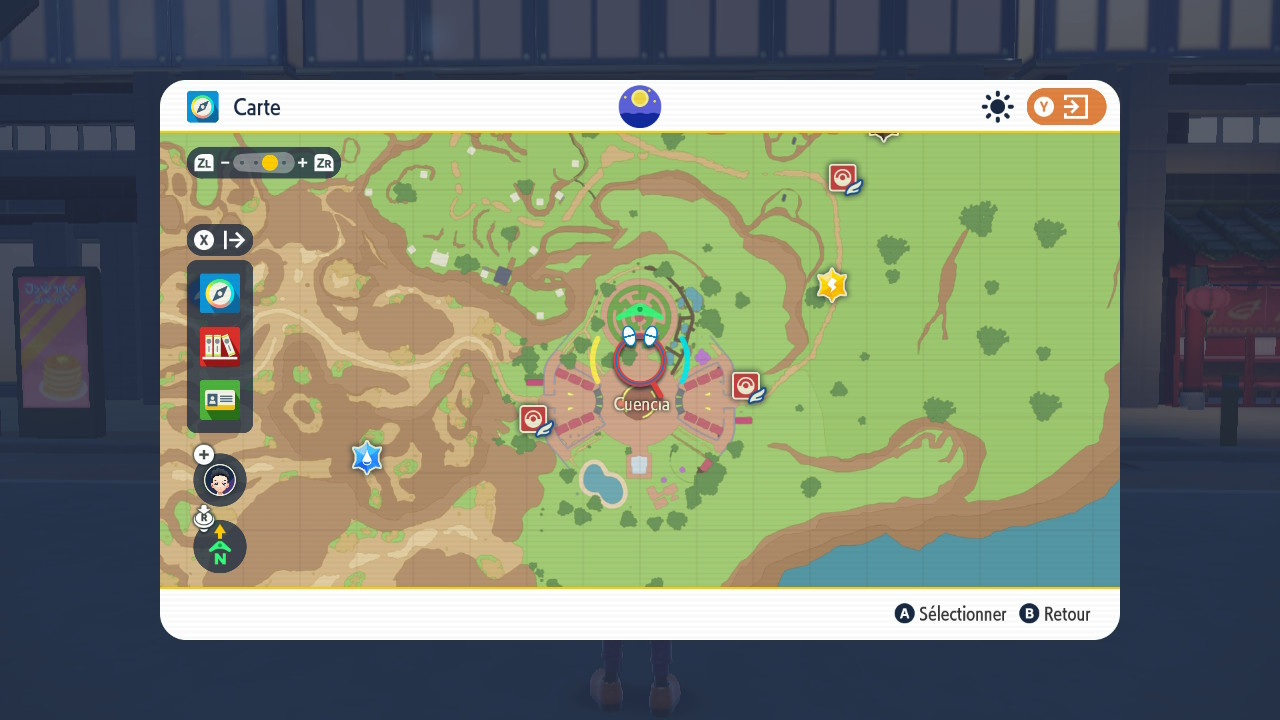Click the trainer portrait icon
This screenshot has width=1280, height=720.
pos(220,480)
